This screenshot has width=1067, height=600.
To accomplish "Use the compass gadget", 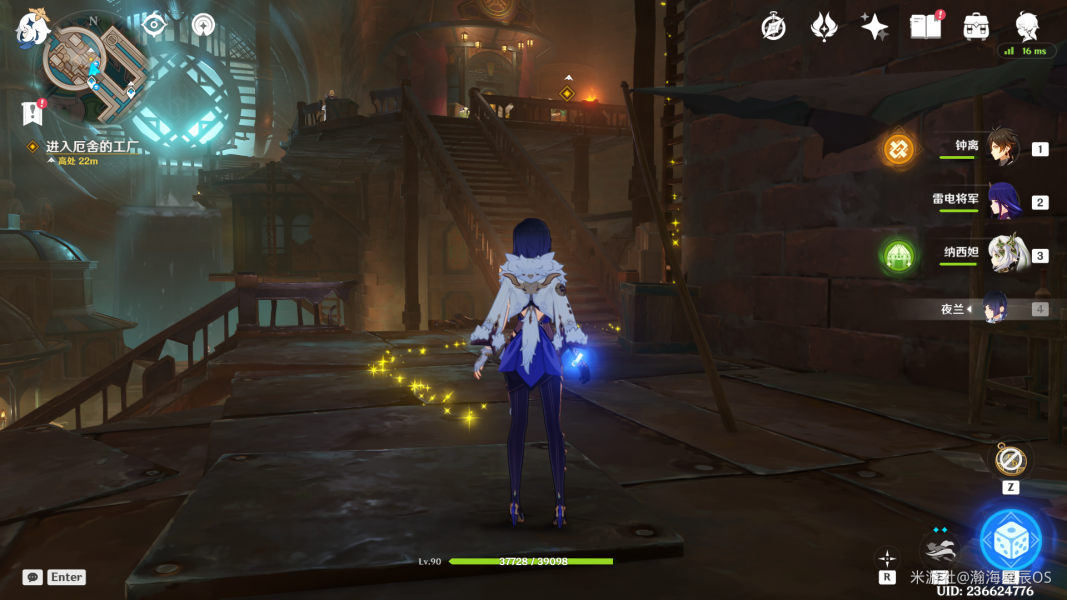I will (x=1010, y=461).
